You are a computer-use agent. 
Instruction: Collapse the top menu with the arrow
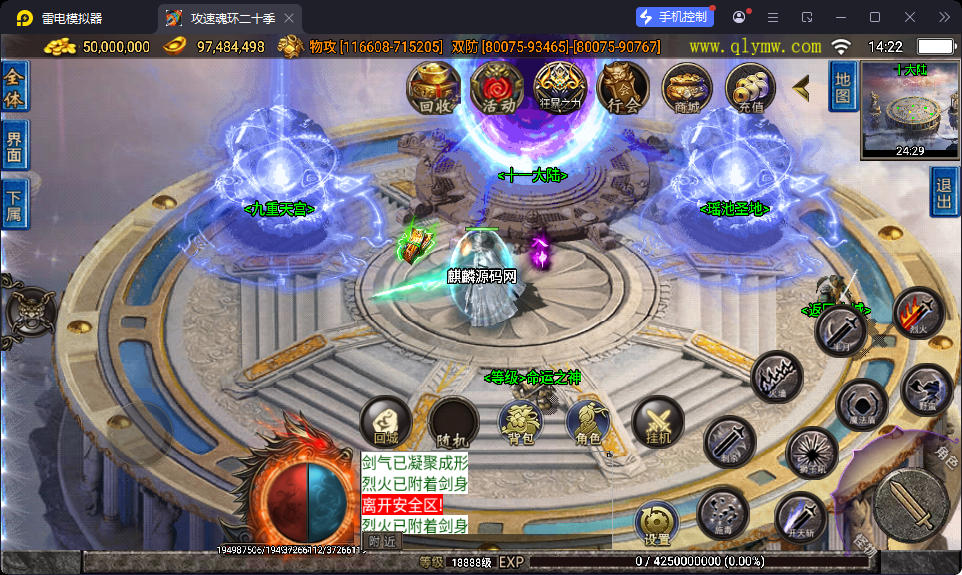pos(801,88)
